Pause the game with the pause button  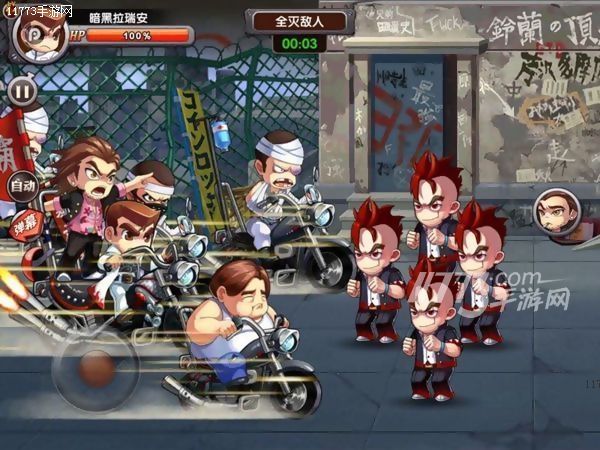(x=22, y=91)
